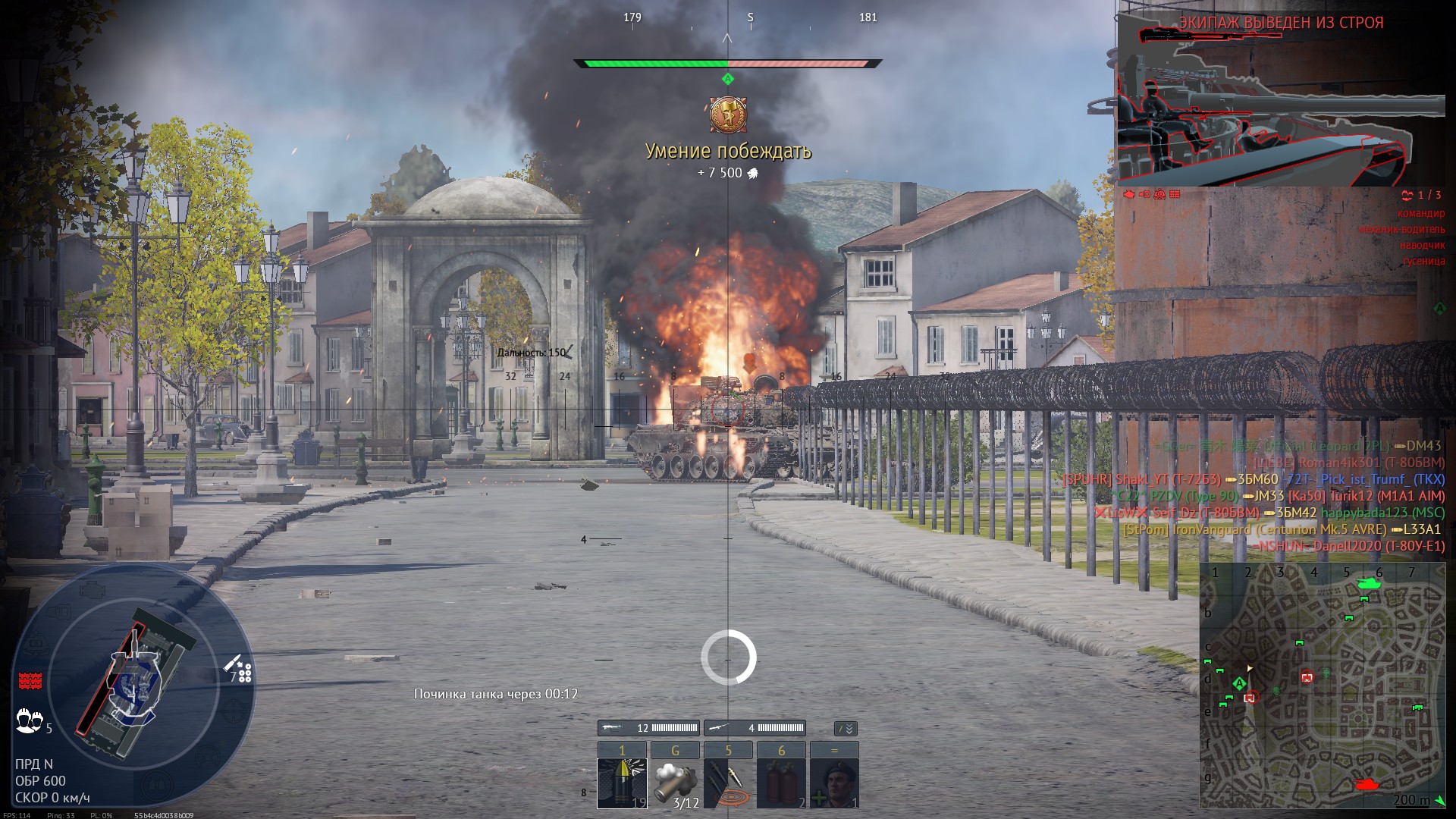Image resolution: width=1456 pixels, height=819 pixels.
Task: Activate the shell and target rangefinder slot
Action: pyautogui.click(x=728, y=783)
